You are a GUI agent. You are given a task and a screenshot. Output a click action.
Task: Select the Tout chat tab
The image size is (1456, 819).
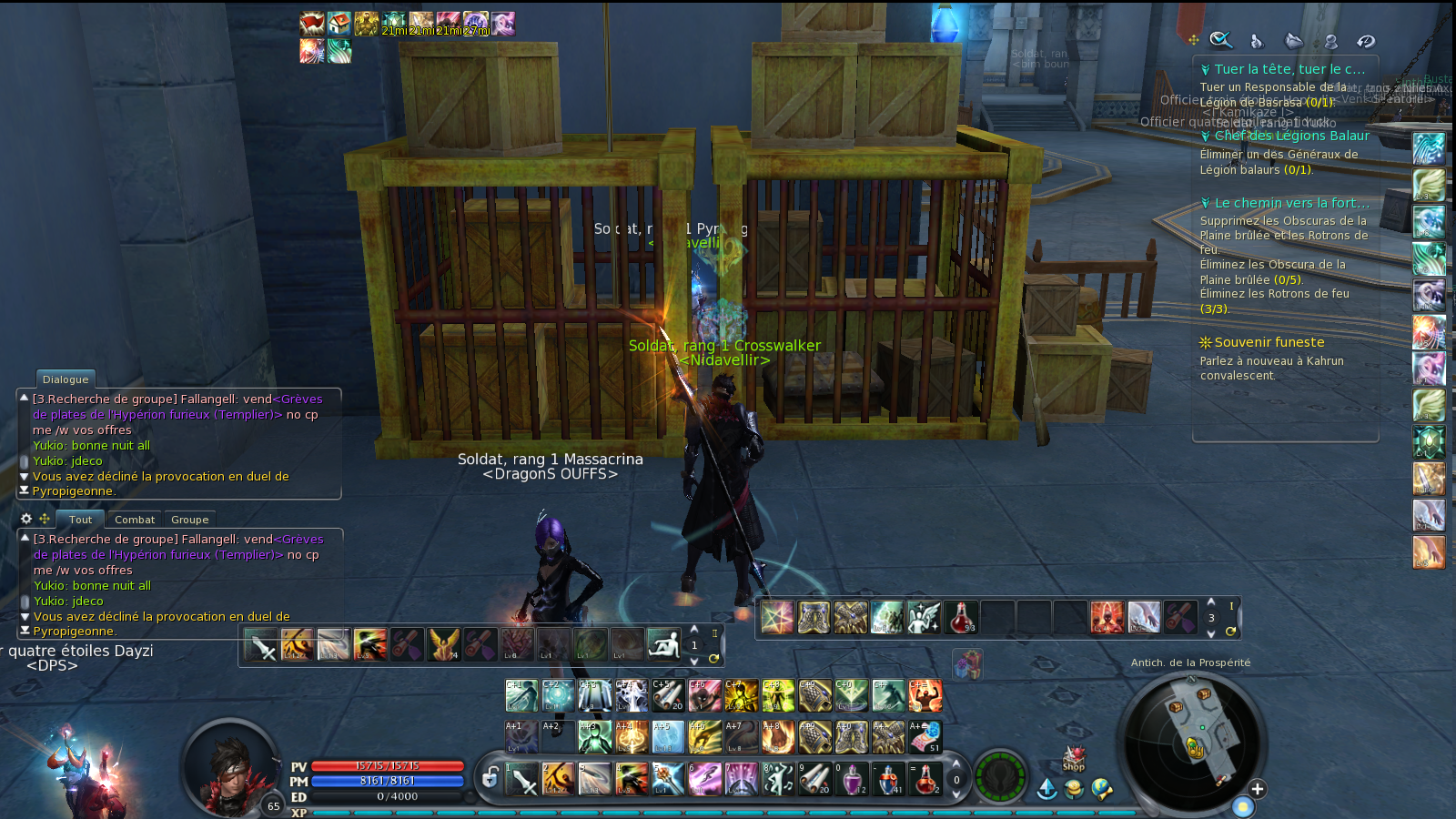(x=80, y=520)
